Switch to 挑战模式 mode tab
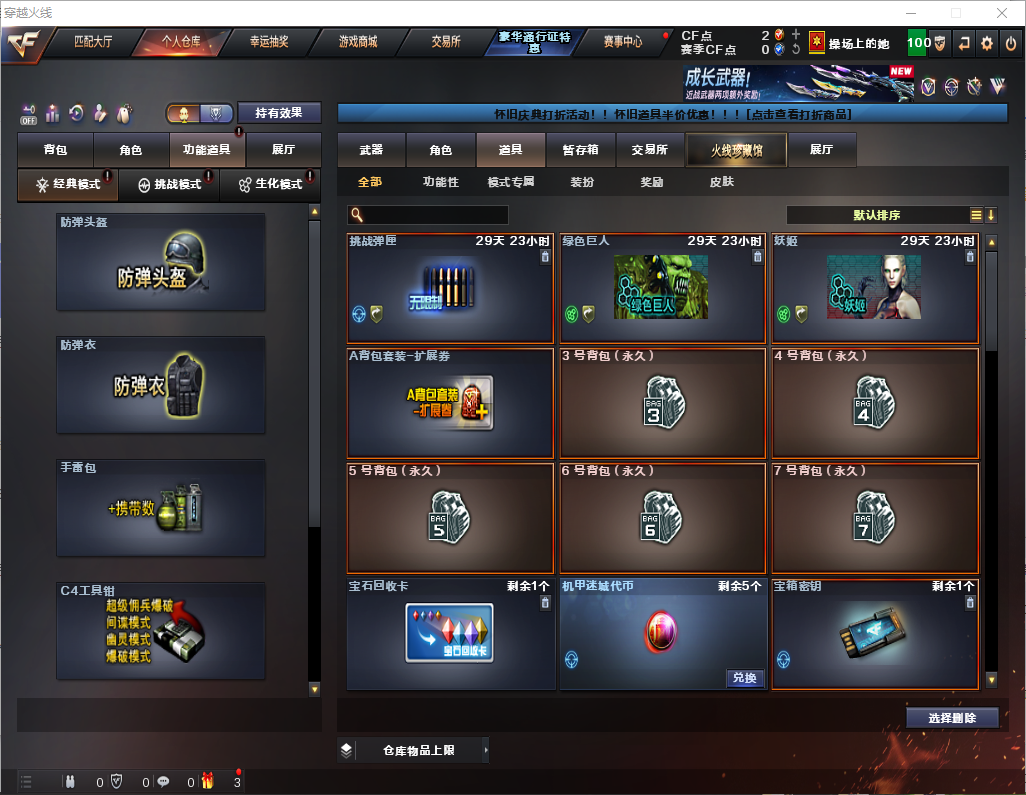Image resolution: width=1026 pixels, height=795 pixels. pyautogui.click(x=169, y=185)
